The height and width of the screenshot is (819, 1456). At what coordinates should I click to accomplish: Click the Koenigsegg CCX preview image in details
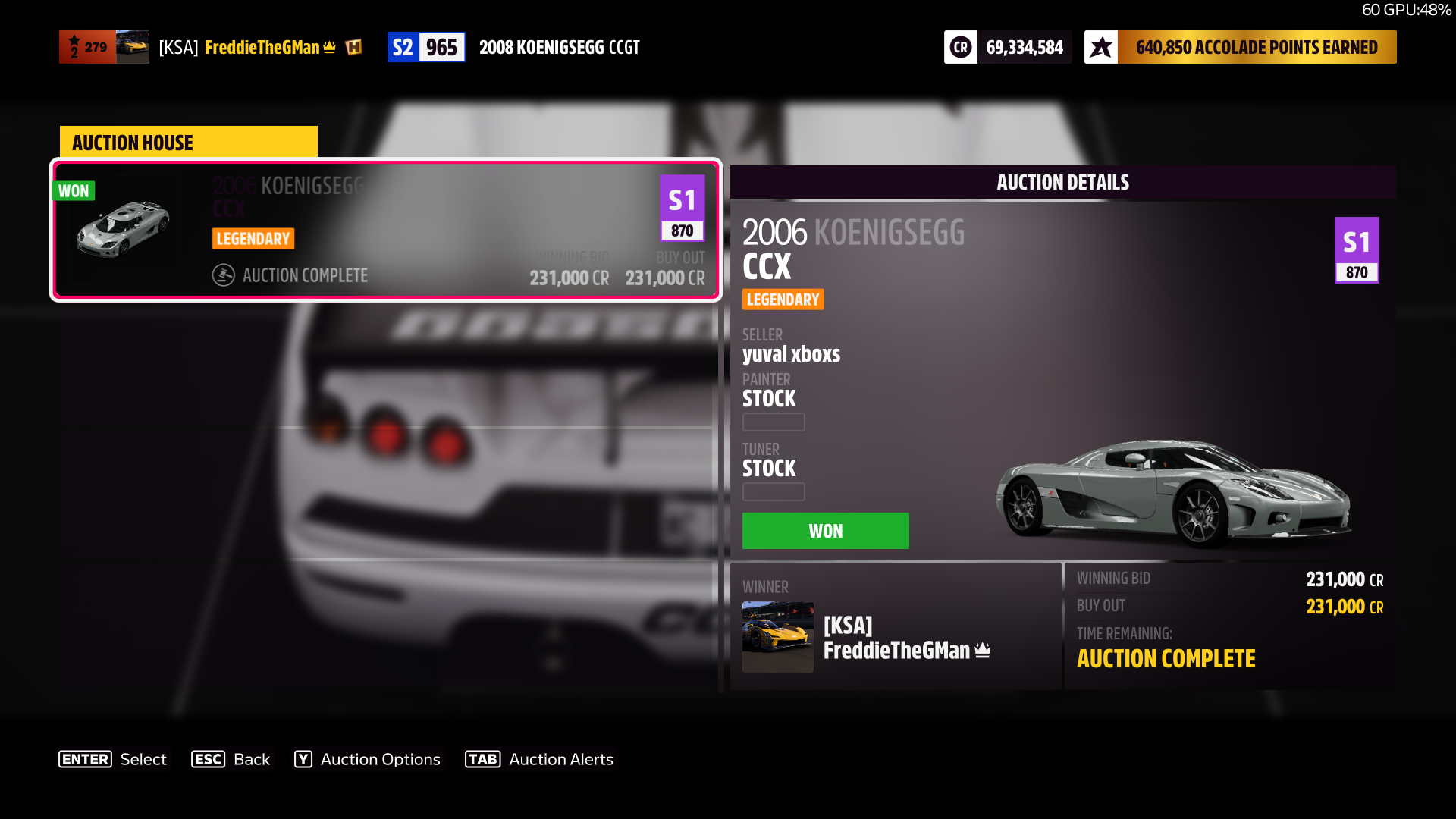(1172, 493)
